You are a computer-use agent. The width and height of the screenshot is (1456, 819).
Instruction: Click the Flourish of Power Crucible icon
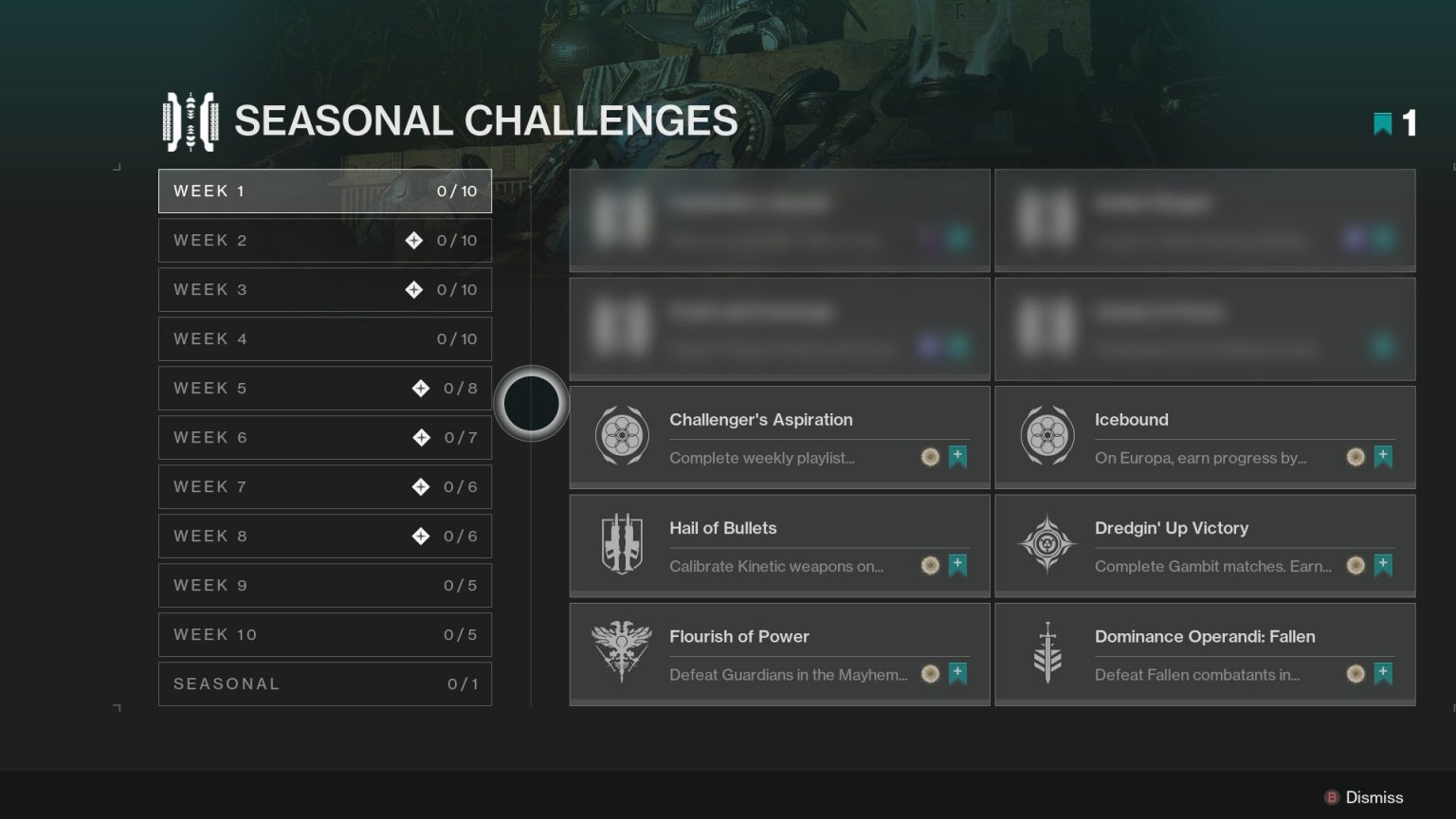(x=622, y=652)
